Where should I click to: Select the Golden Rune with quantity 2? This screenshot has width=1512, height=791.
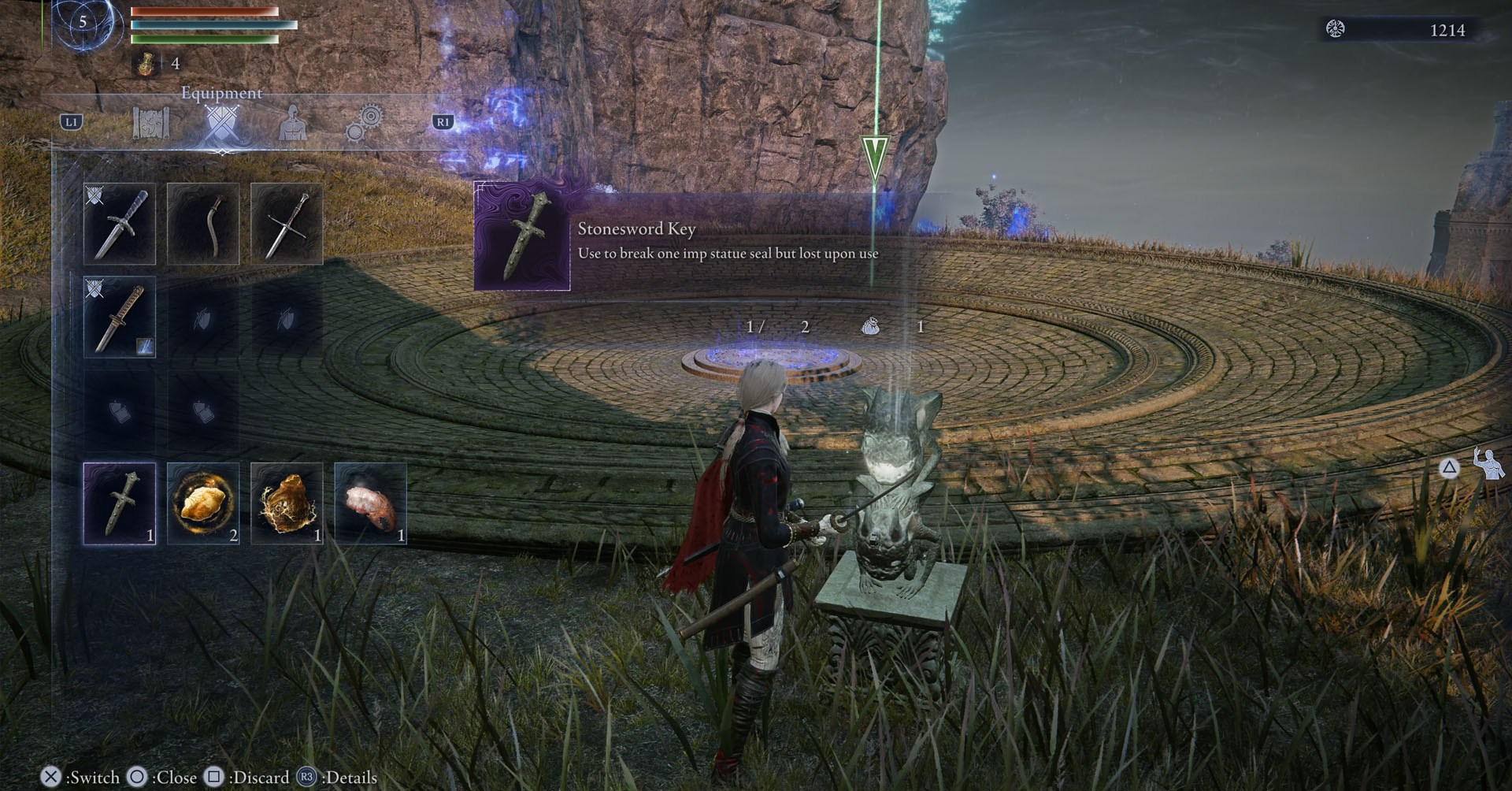pyautogui.click(x=203, y=503)
